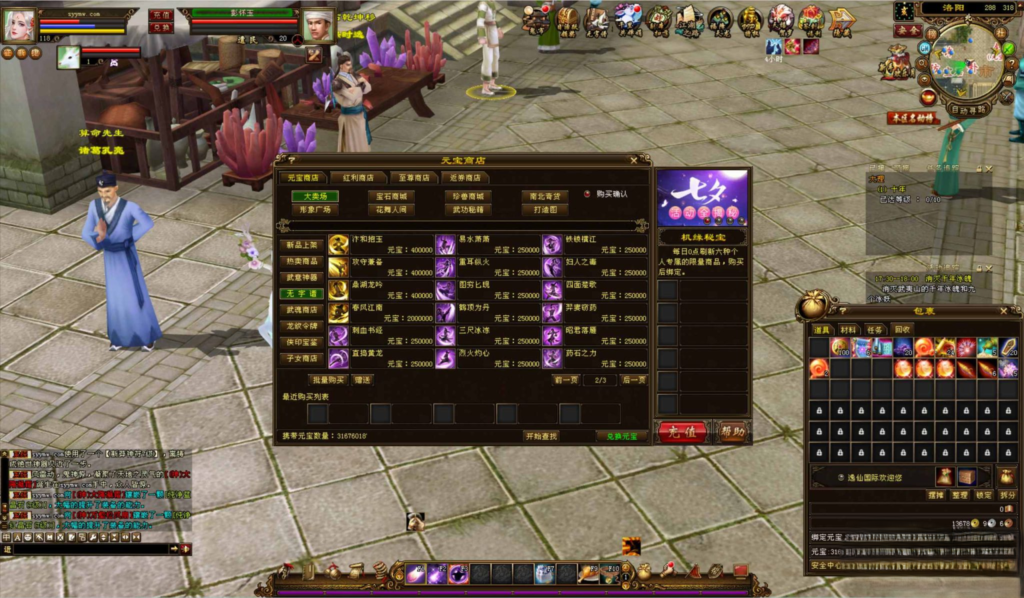The image size is (1024, 598).
Task: Select the 宝石商城 category
Action: click(x=392, y=196)
